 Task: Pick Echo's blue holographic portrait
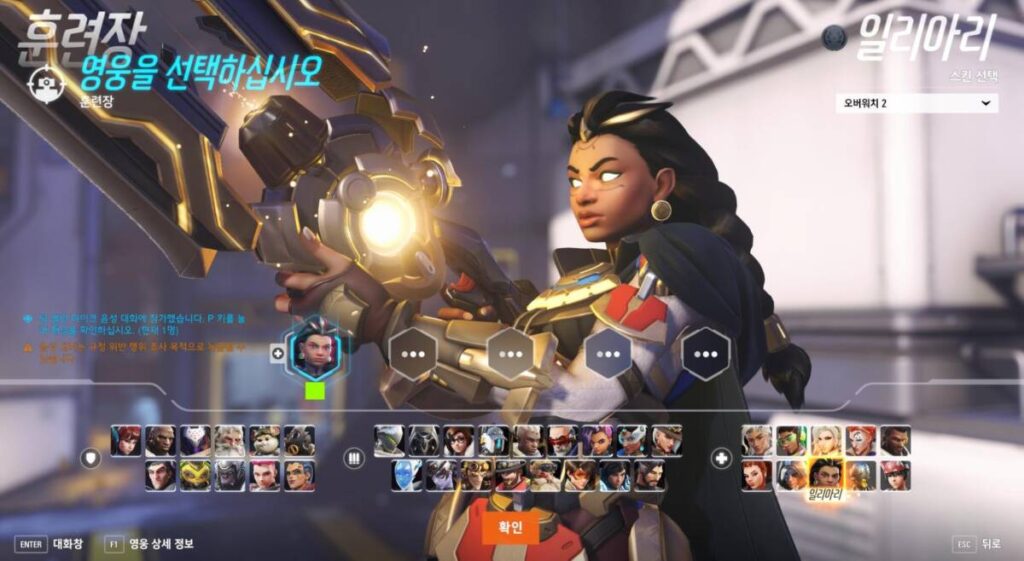tap(407, 475)
